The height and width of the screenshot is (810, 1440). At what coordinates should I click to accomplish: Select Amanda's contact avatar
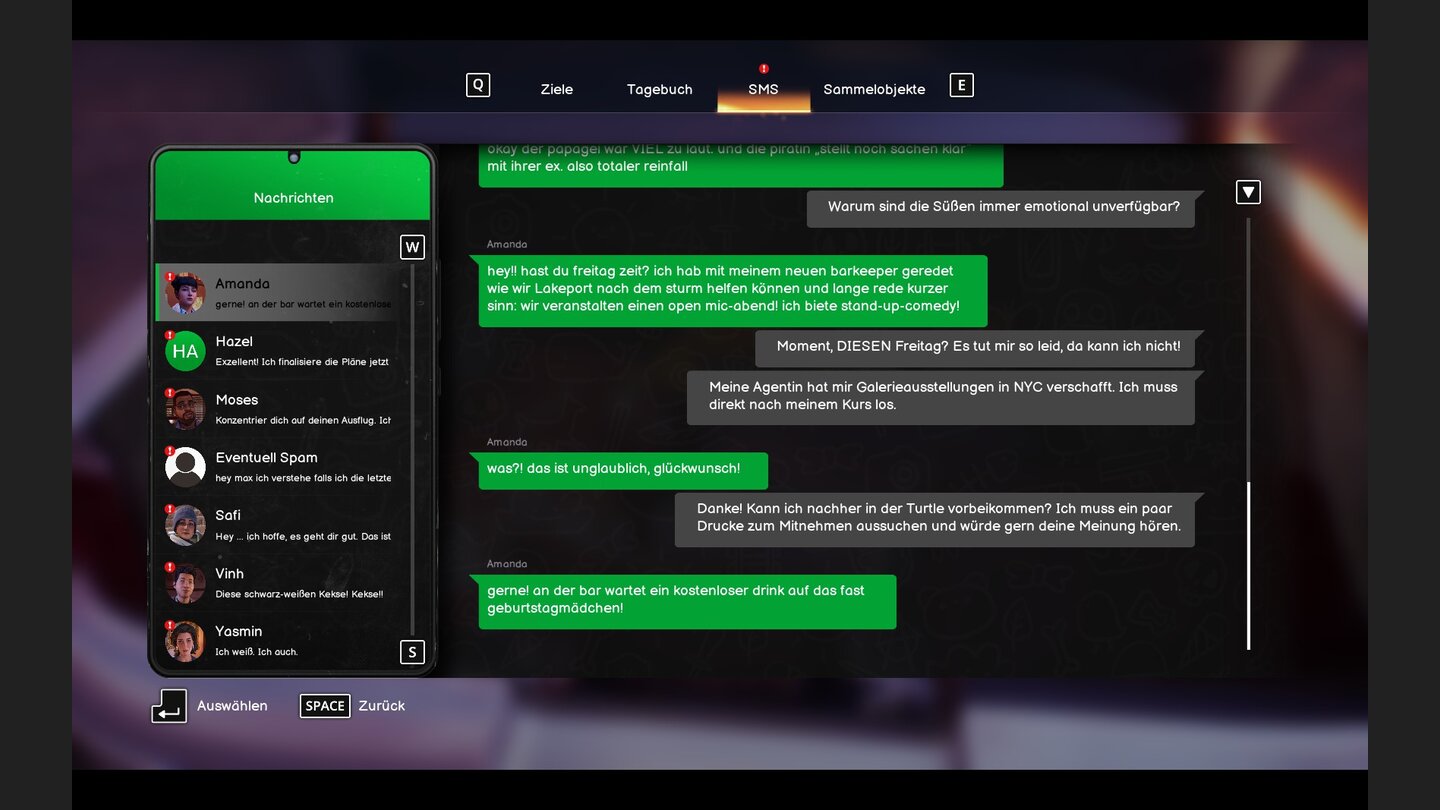(x=185, y=292)
